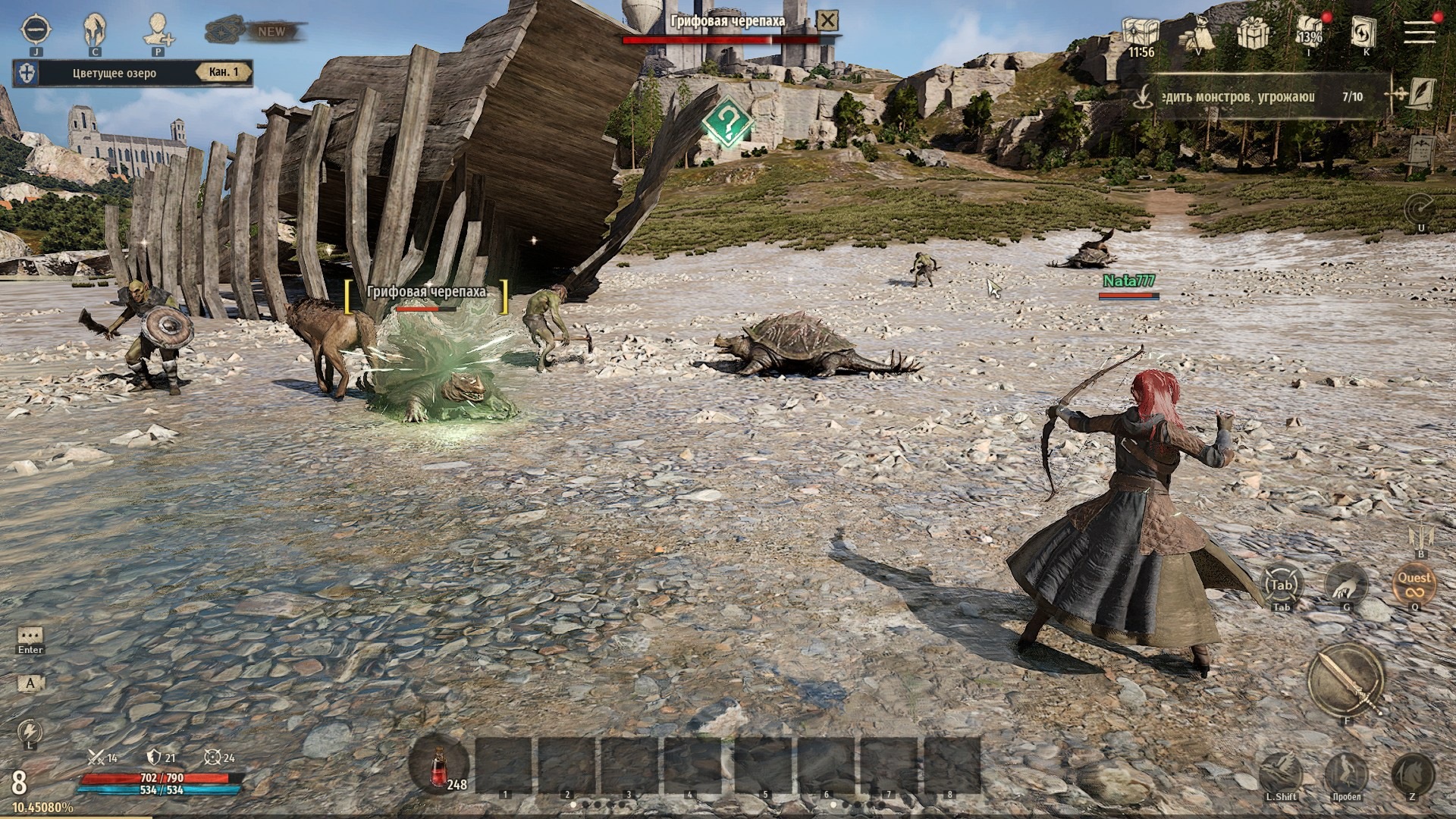Screen dimensions: 1456x819
Task: Switch channel via Кан. 1 button
Action: point(224,73)
